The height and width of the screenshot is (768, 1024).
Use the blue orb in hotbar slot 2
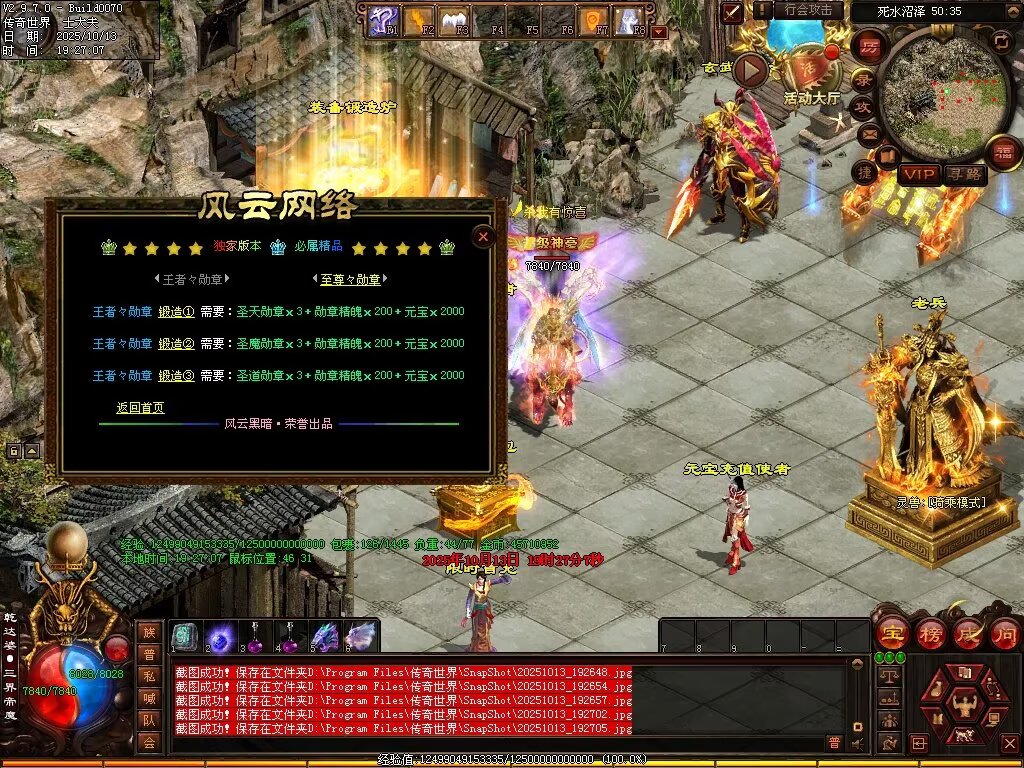point(220,637)
